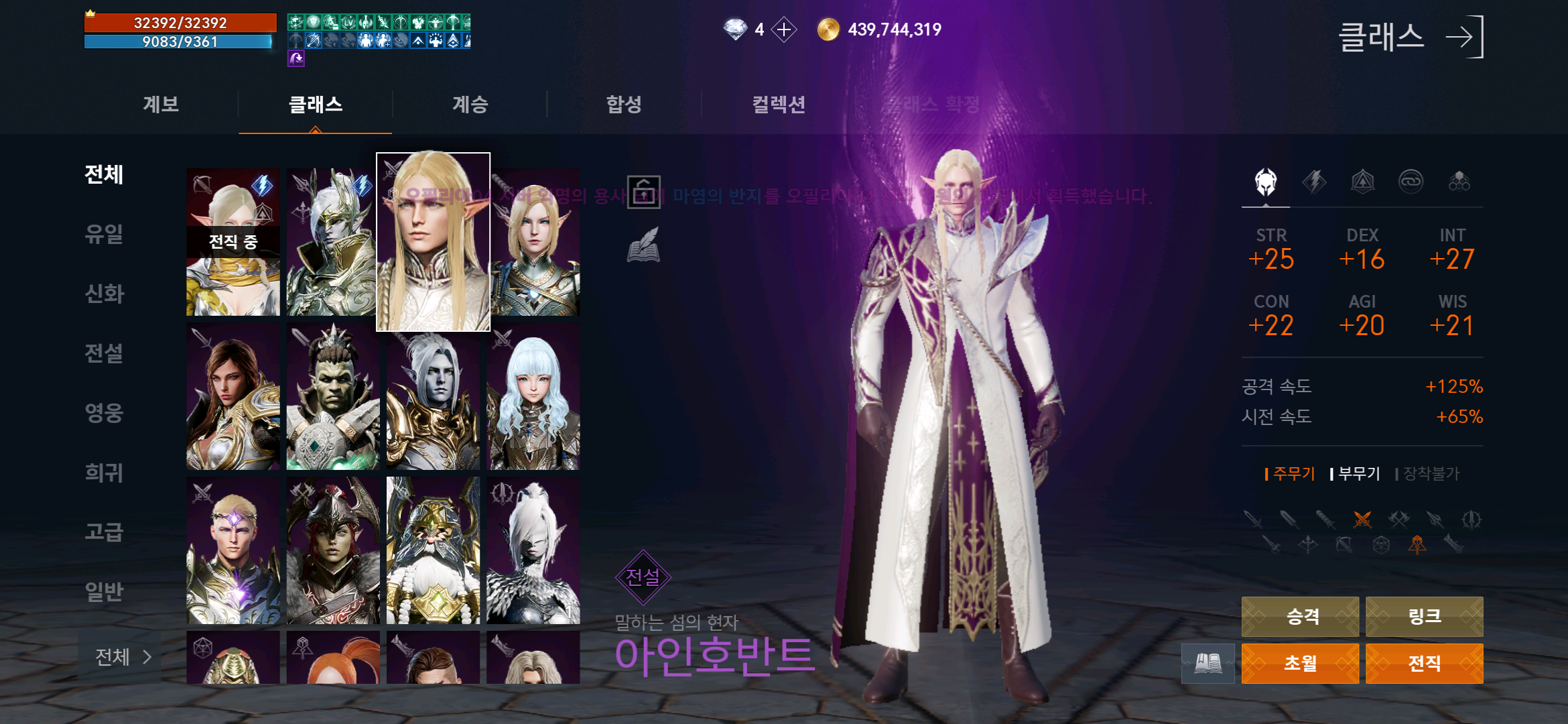Show only 전설 grade classes

pos(105,353)
